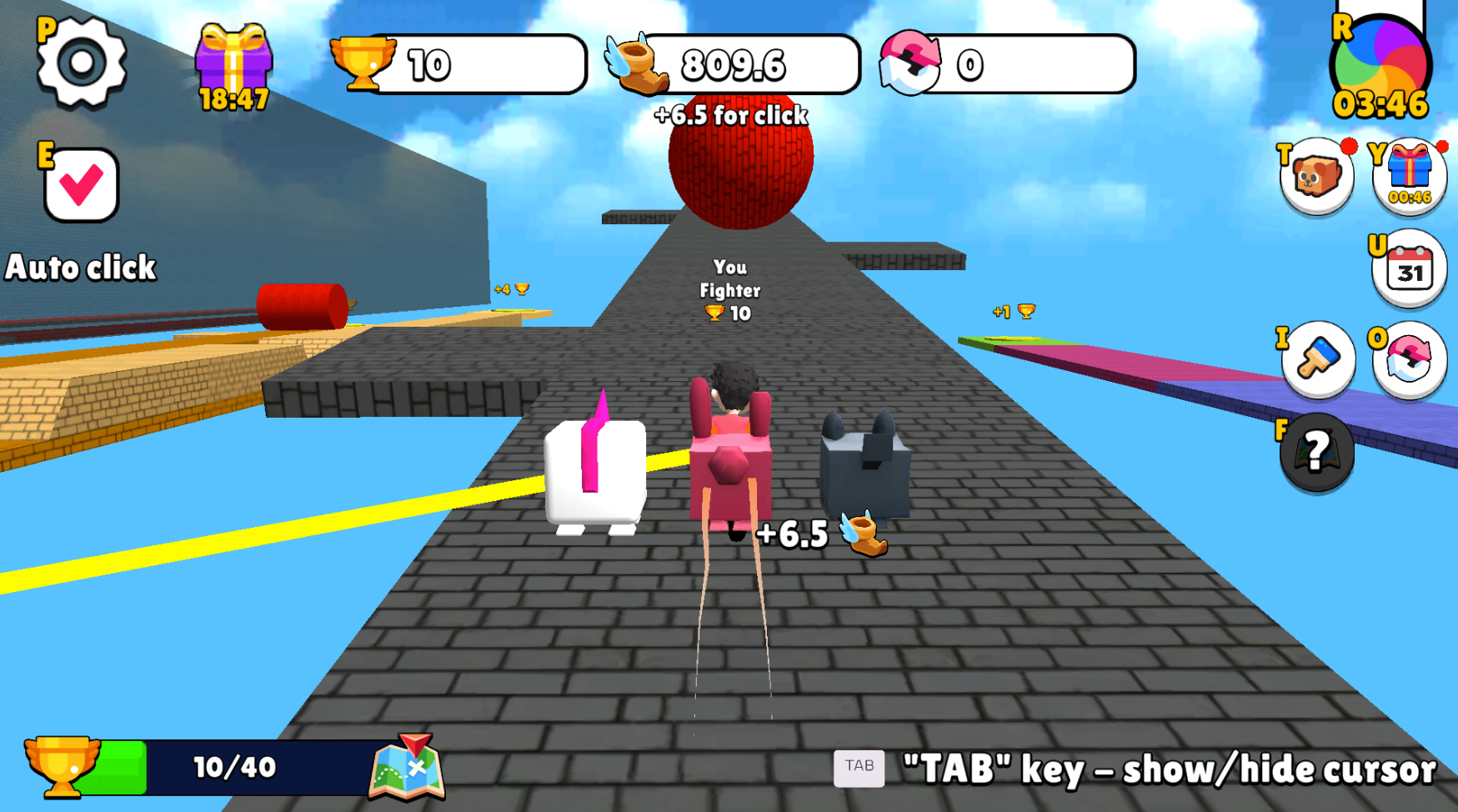
Task: Click the winged sandal coins counter icon
Action: (x=637, y=65)
